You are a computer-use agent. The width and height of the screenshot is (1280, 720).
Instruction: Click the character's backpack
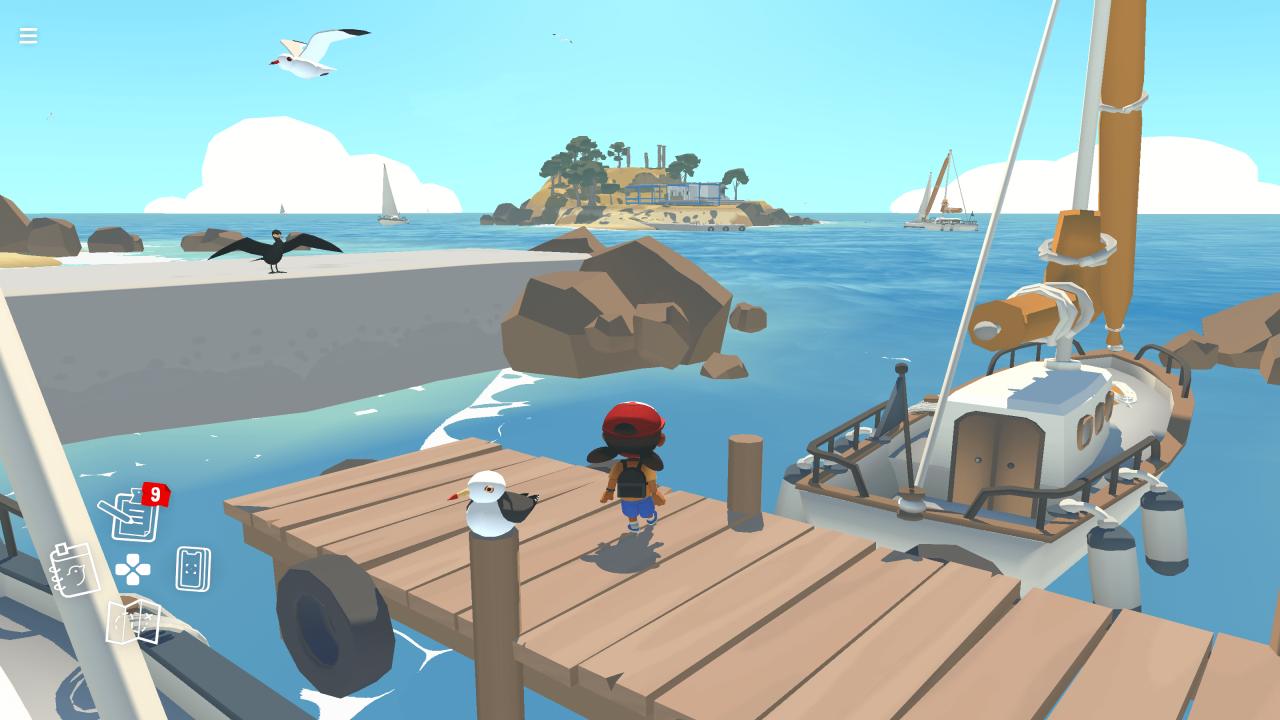coord(630,480)
